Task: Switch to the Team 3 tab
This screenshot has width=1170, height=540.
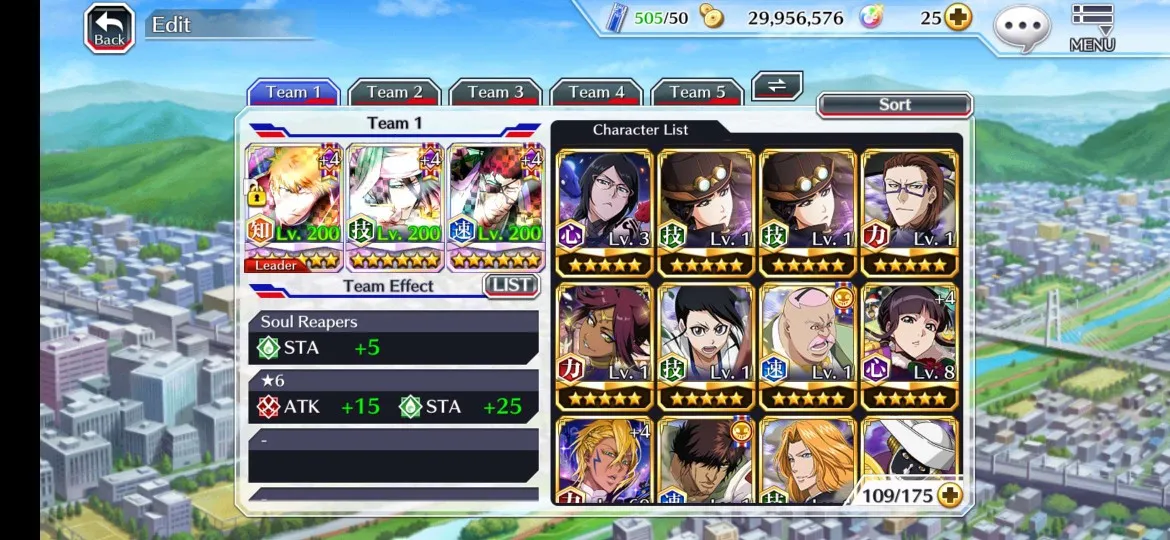Action: pos(495,93)
